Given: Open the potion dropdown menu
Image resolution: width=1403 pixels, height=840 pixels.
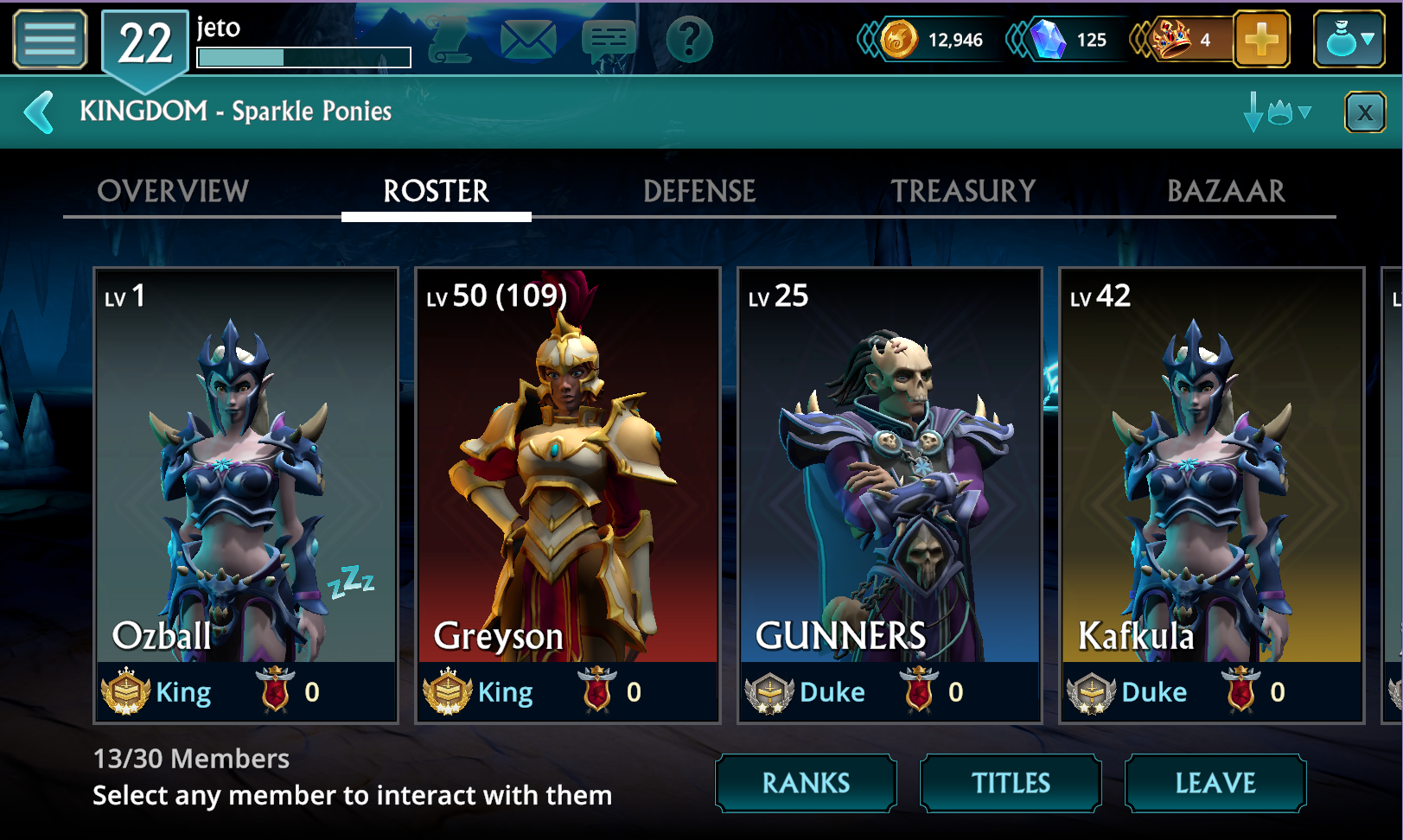Looking at the screenshot, I should 1349,39.
